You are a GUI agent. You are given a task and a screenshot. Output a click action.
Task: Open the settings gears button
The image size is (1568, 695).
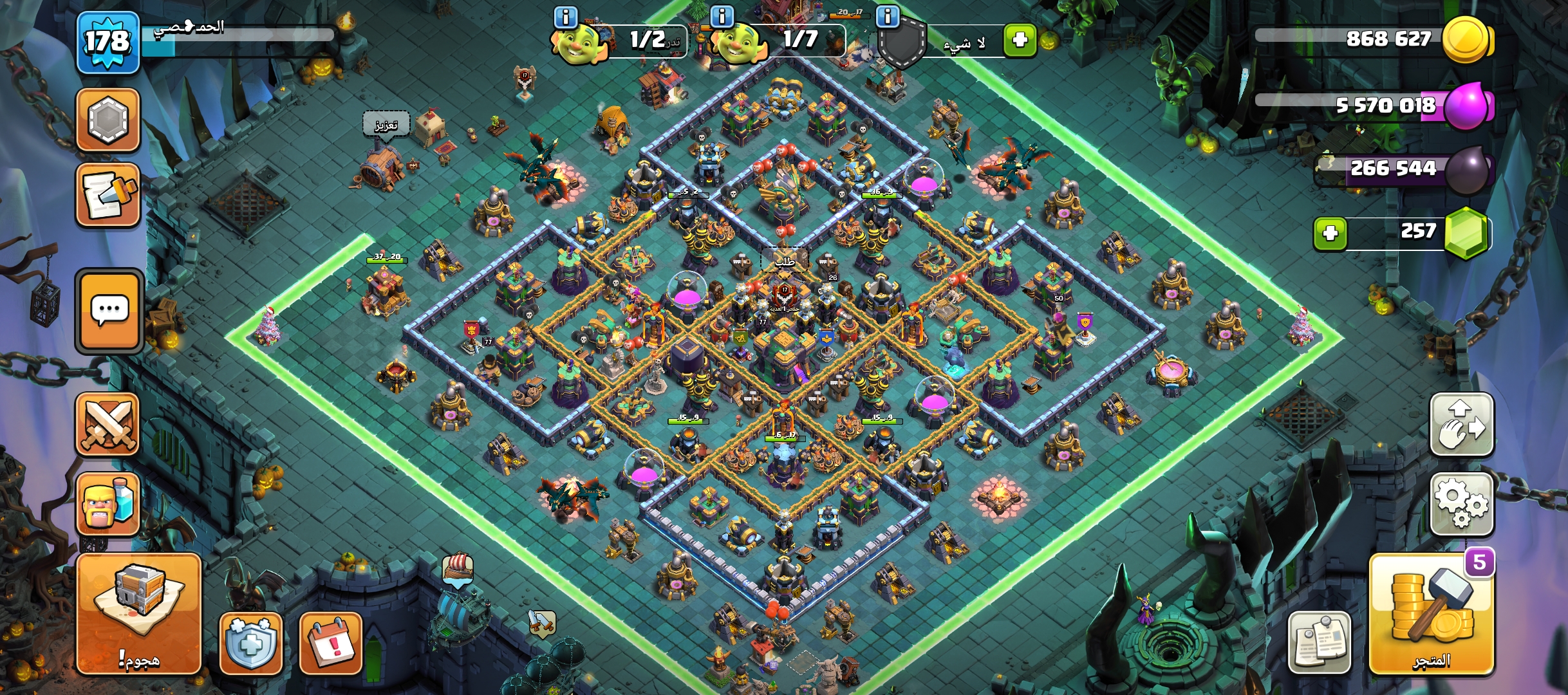point(1461,505)
